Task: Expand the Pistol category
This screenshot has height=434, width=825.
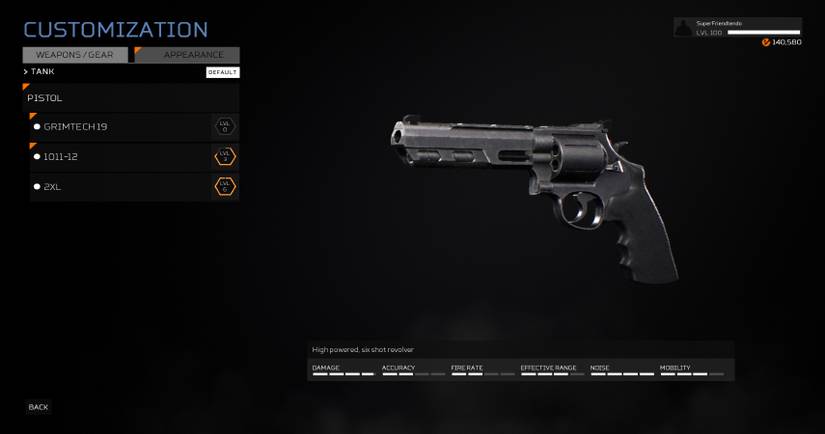Action: point(130,98)
